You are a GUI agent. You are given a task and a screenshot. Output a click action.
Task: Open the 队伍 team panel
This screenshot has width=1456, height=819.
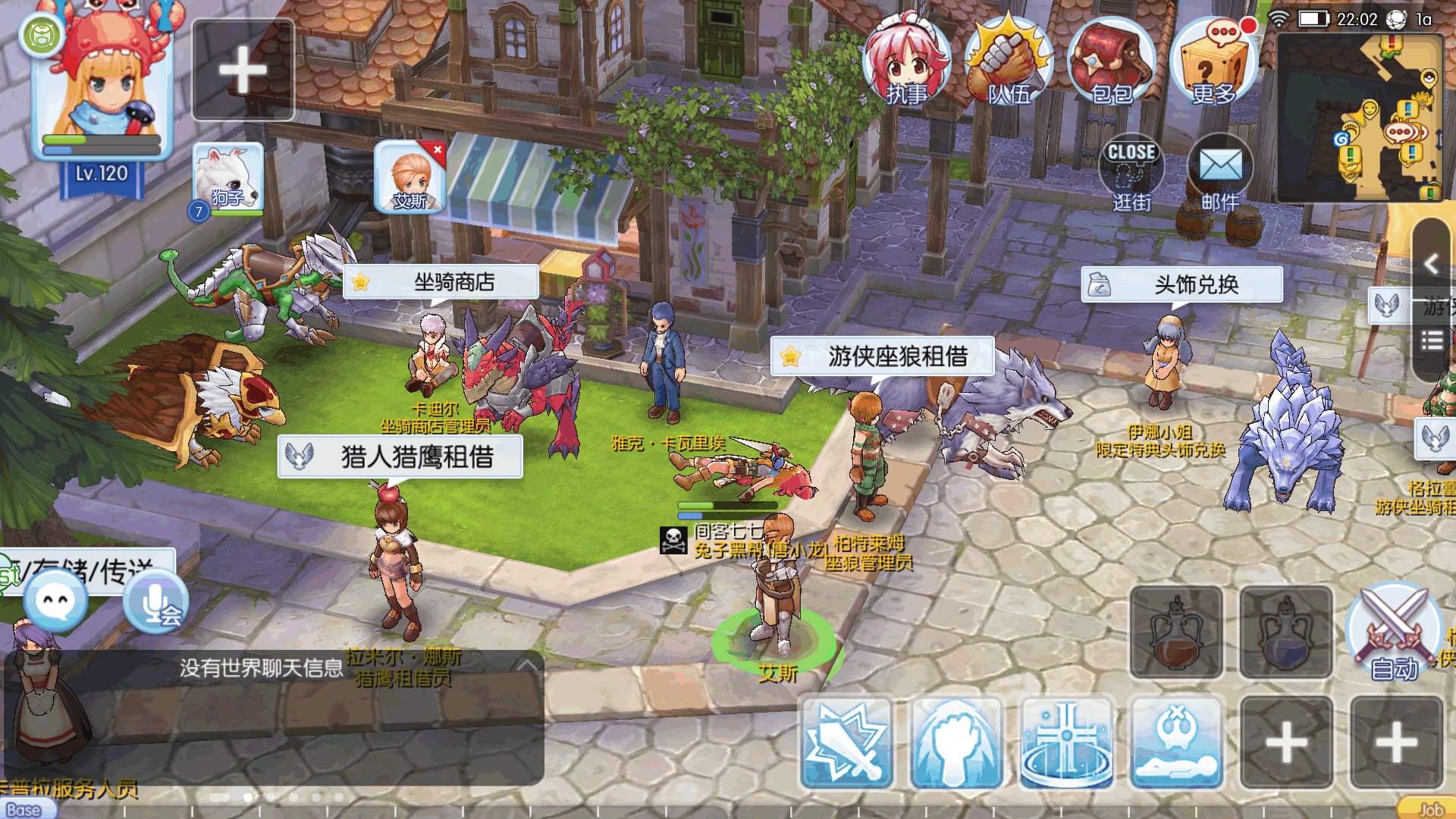(1009, 62)
